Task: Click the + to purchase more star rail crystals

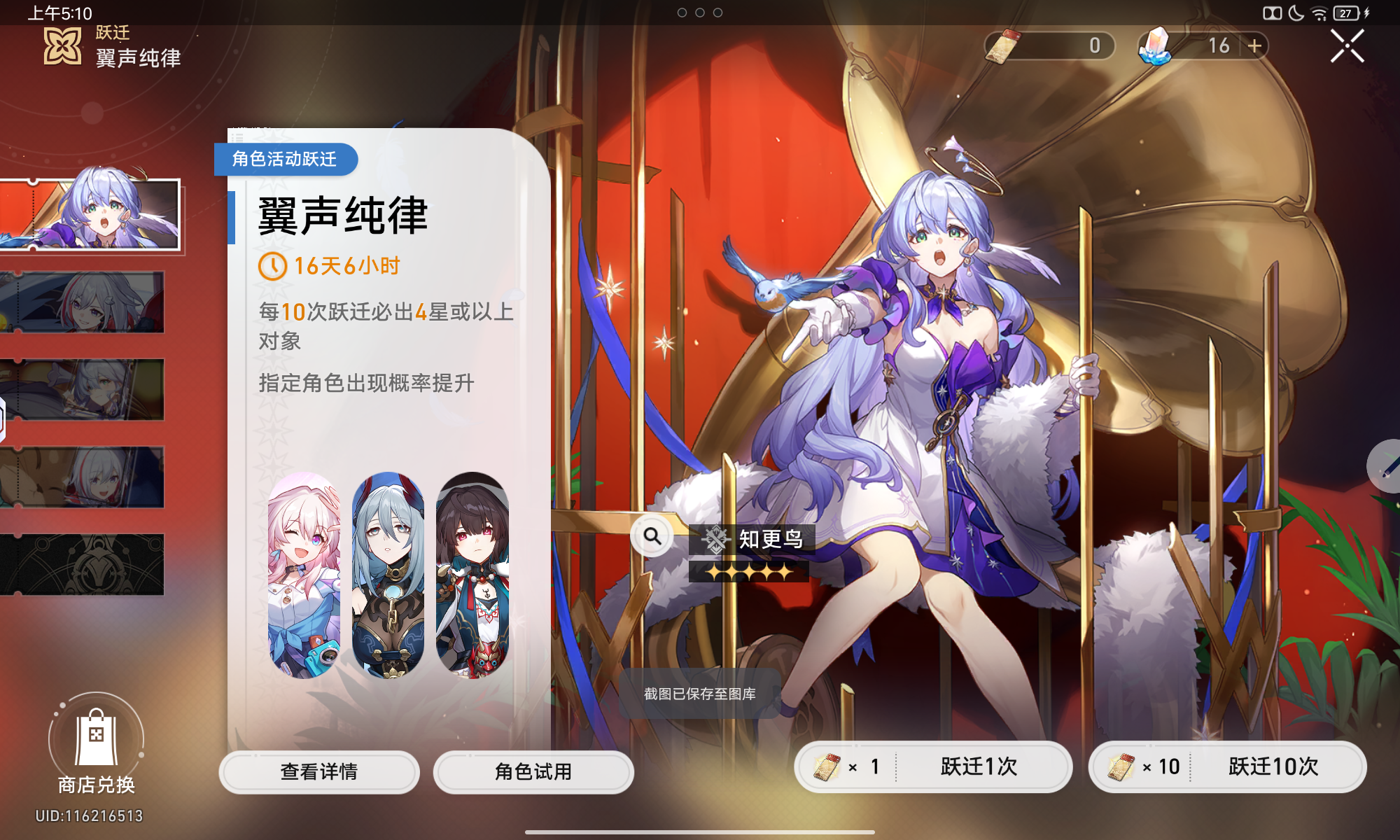Action: 1255,45
